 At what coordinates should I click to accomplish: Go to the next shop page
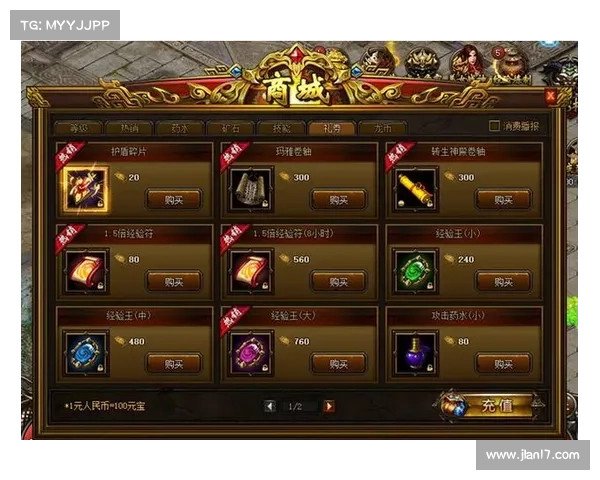coord(329,407)
